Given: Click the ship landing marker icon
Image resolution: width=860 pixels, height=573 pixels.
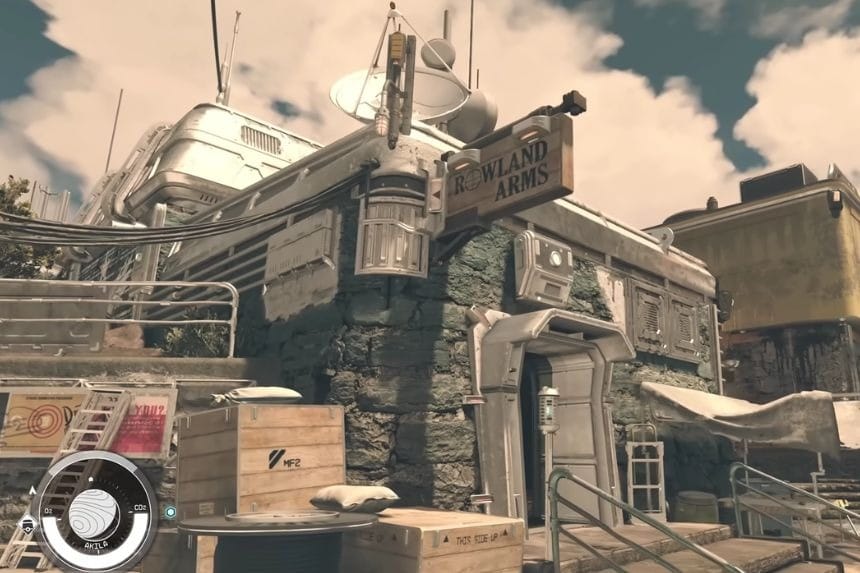Looking at the screenshot, I should click(x=28, y=524).
